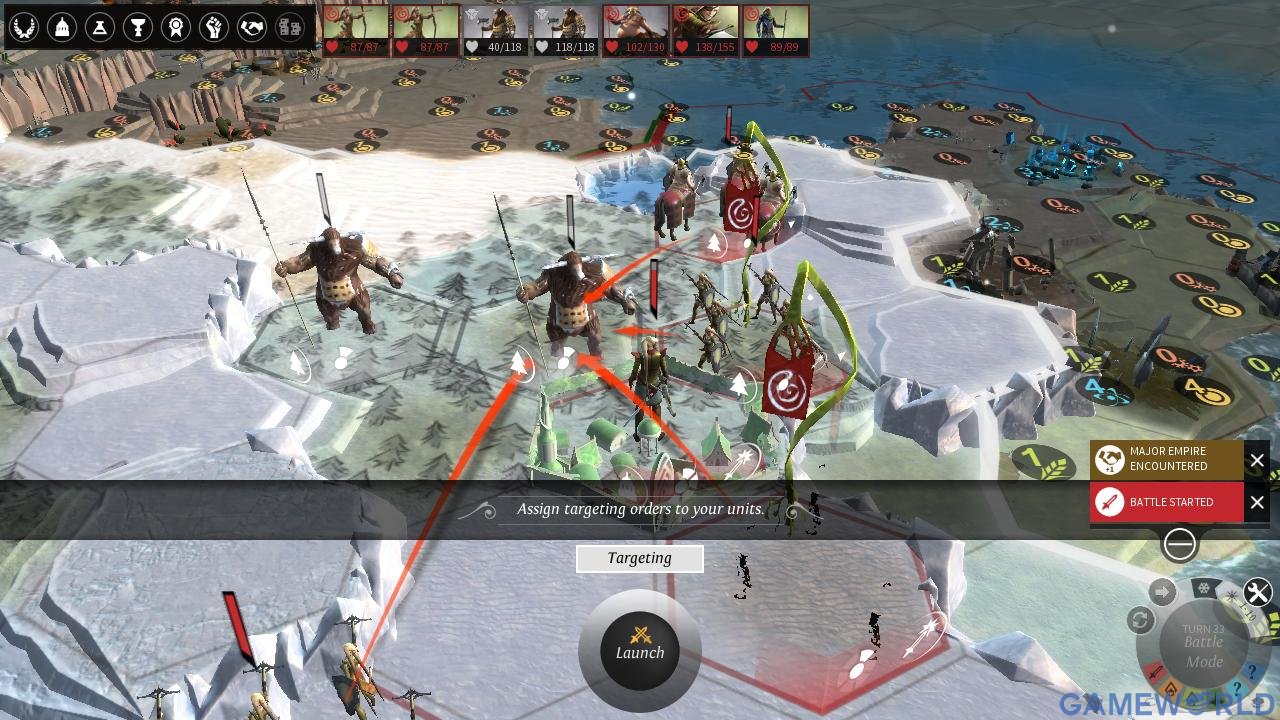Open the laurel wreath empire screen
Image resolution: width=1280 pixels, height=720 pixels.
point(23,27)
